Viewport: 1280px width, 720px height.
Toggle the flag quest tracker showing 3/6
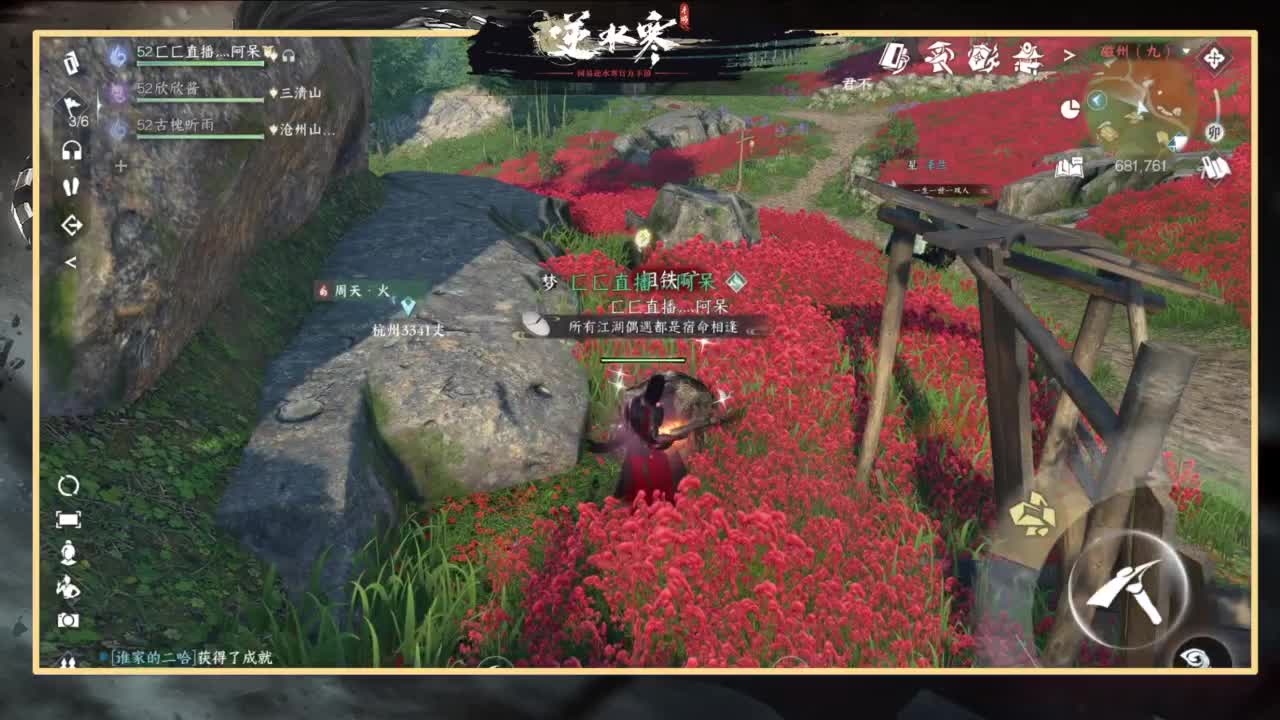tap(70, 107)
